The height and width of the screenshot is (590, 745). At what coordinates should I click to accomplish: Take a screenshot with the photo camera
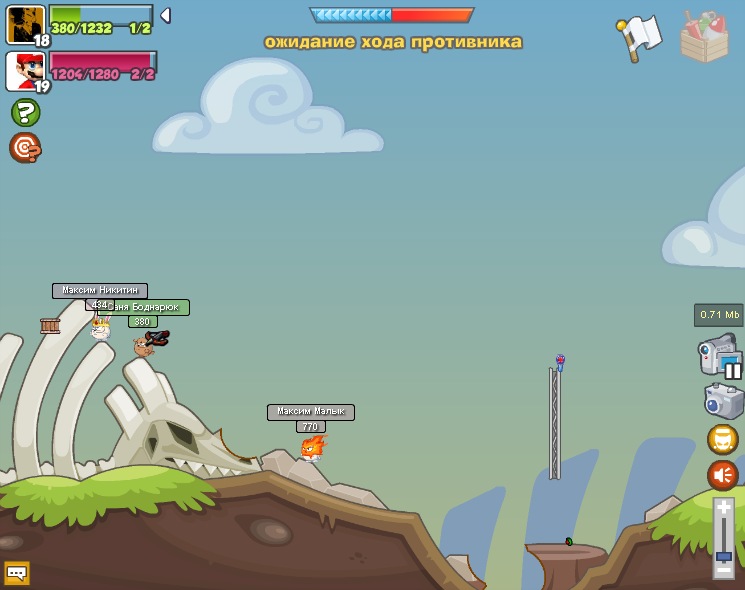(723, 402)
